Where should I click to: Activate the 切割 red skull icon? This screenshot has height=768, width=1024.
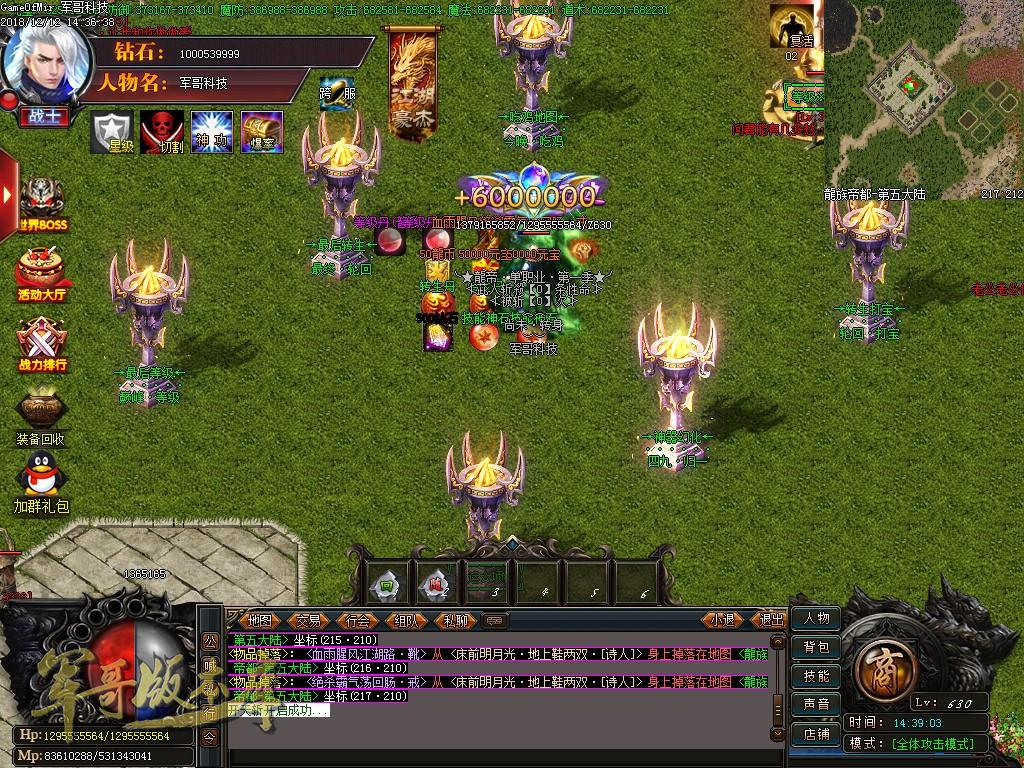point(162,131)
